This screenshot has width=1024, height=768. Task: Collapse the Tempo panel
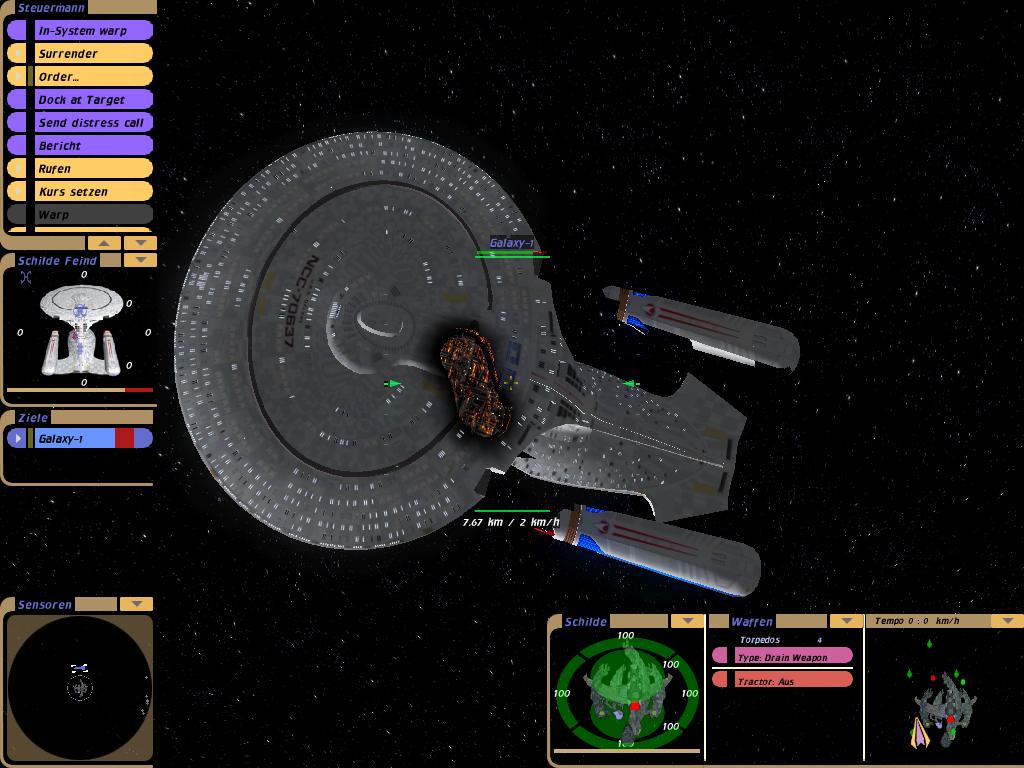coord(1006,621)
